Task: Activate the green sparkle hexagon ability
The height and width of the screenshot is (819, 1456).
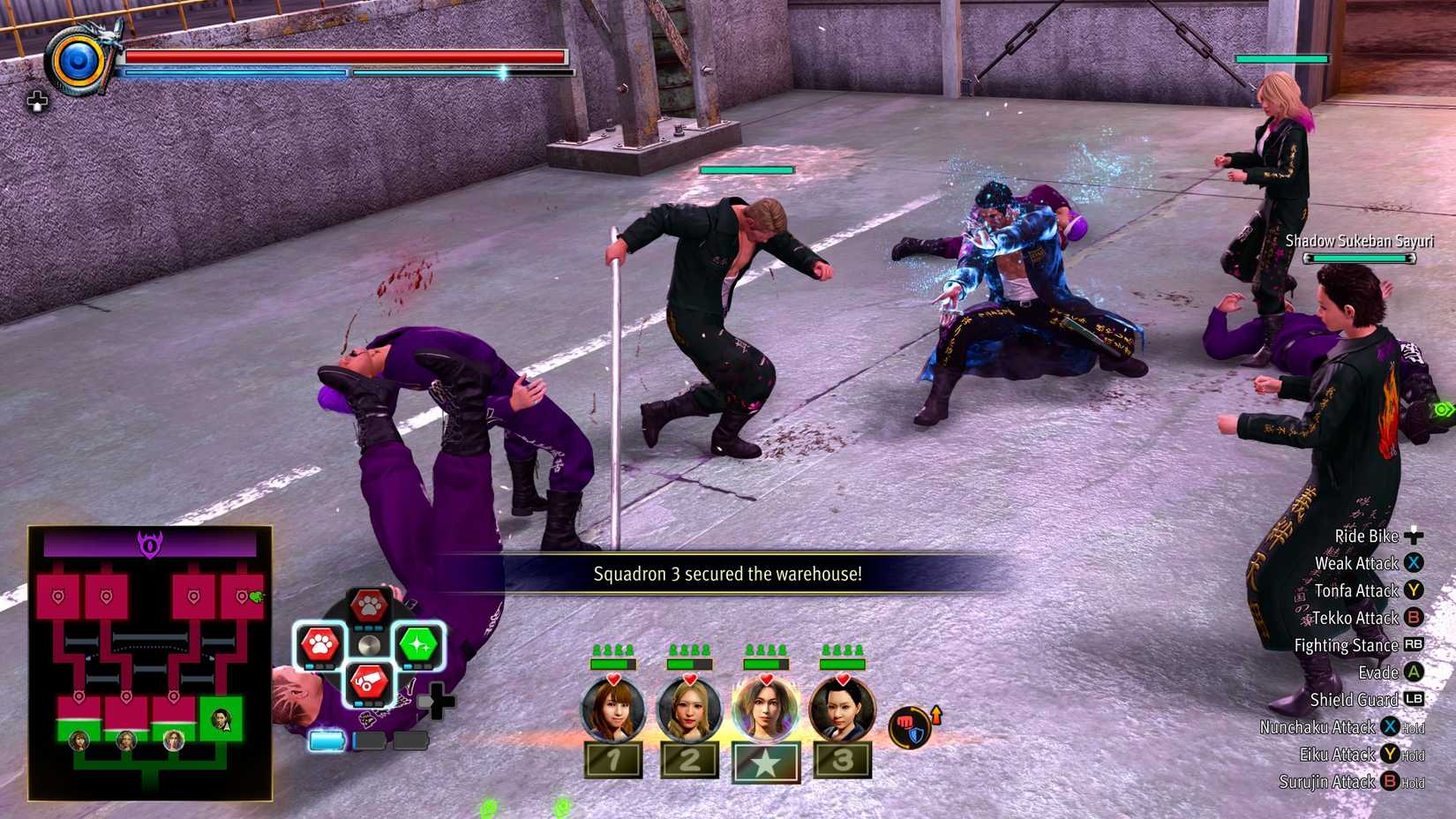Action: click(418, 645)
